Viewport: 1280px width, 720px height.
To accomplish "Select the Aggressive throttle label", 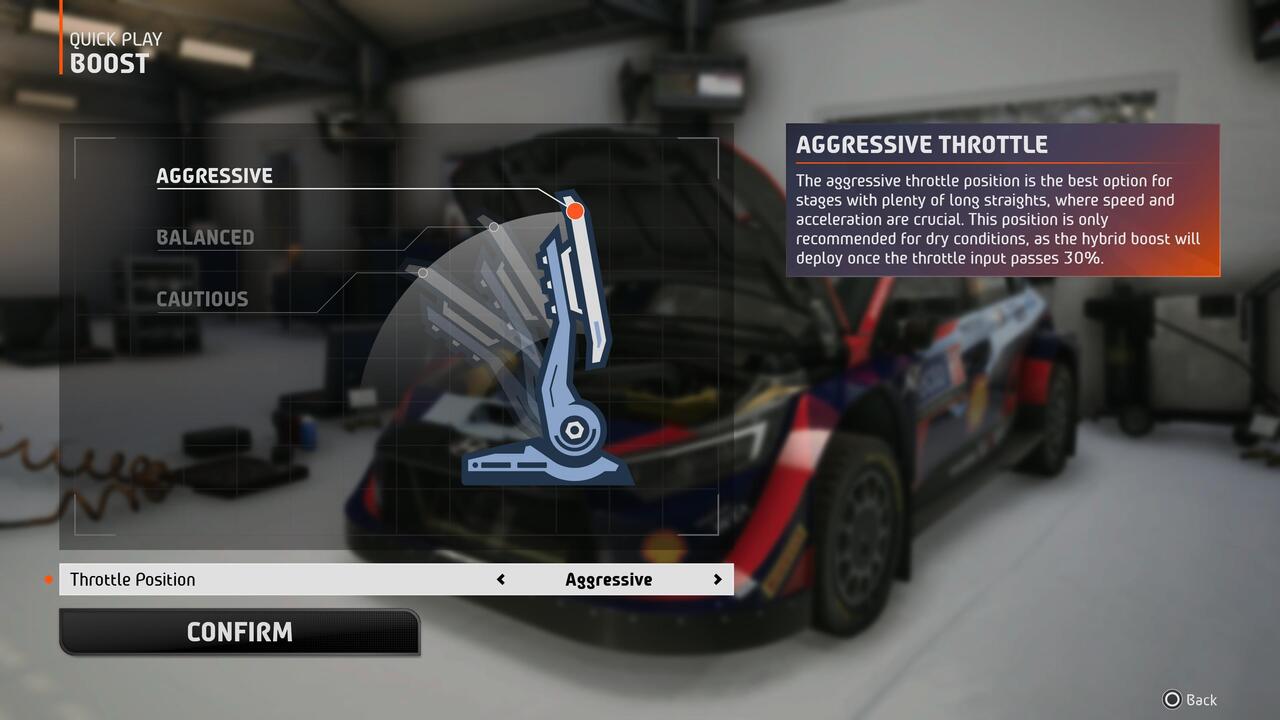I will [x=214, y=176].
